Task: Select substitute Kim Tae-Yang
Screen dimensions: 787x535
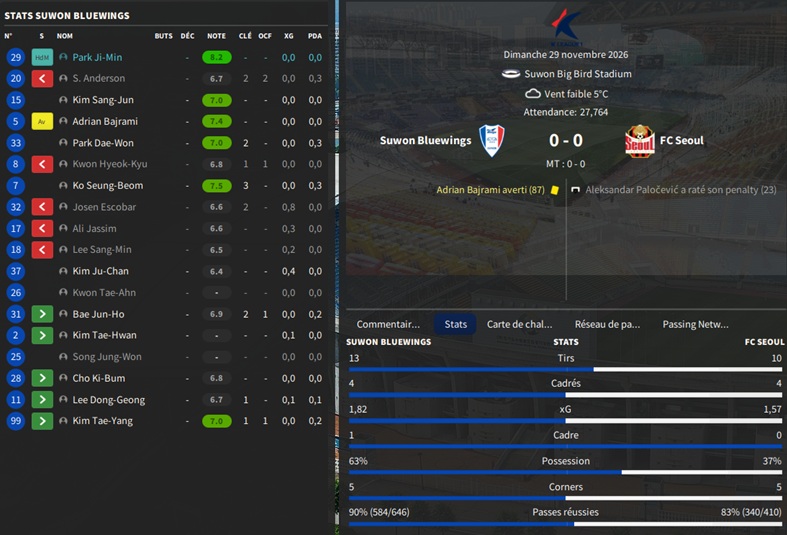Action: (x=102, y=421)
